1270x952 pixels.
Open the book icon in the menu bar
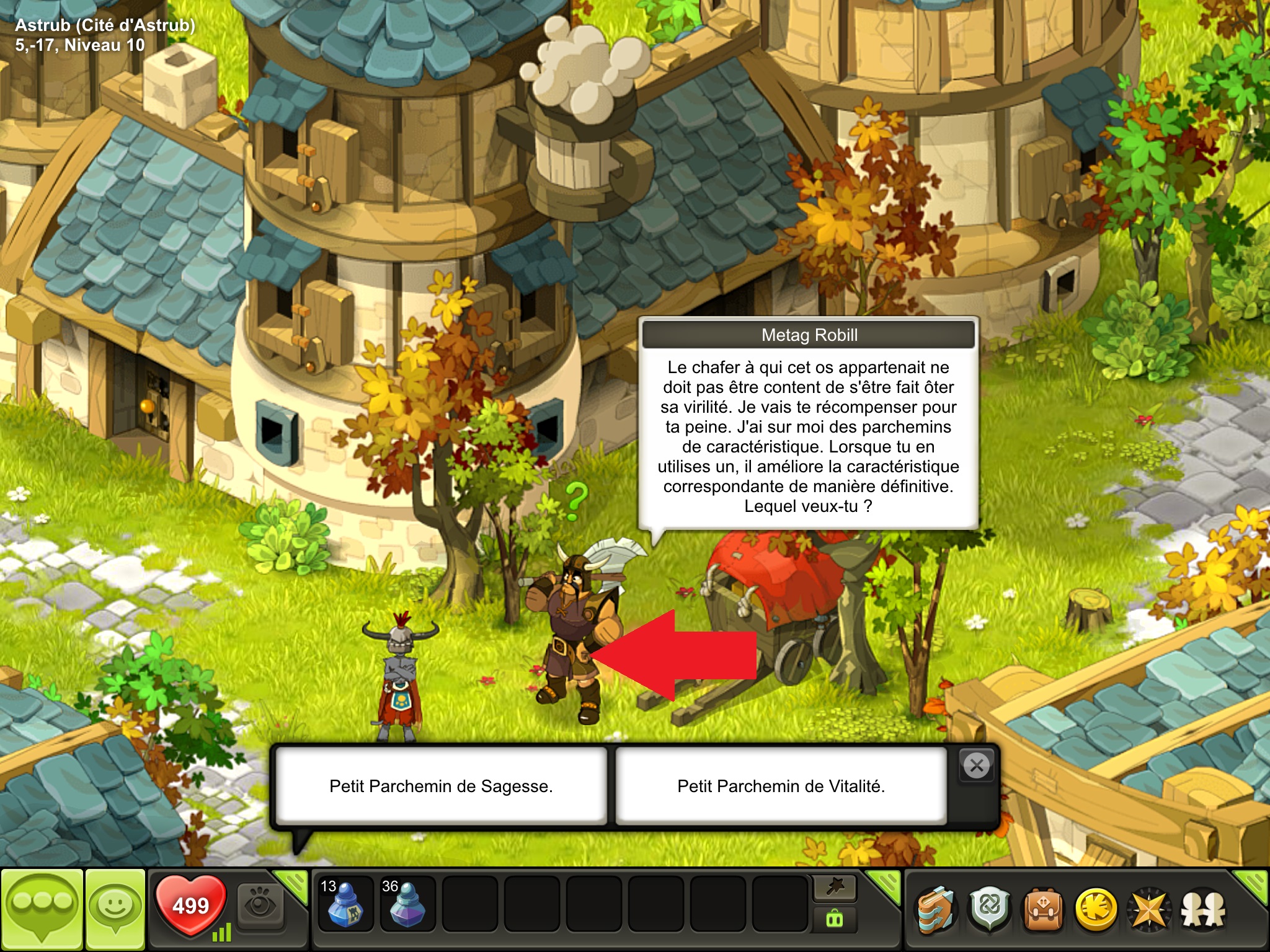936,910
